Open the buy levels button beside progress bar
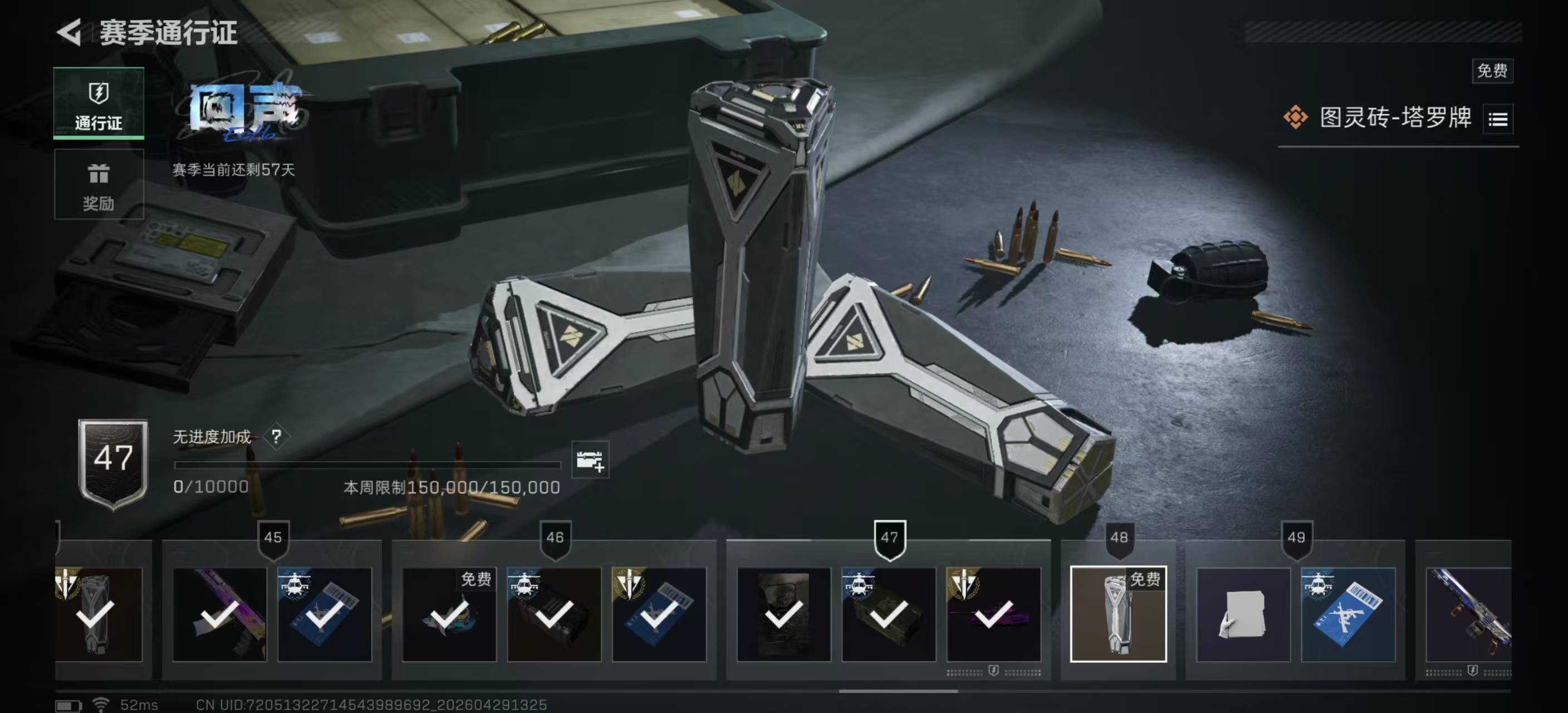Viewport: 1568px width, 713px height. pyautogui.click(x=590, y=460)
